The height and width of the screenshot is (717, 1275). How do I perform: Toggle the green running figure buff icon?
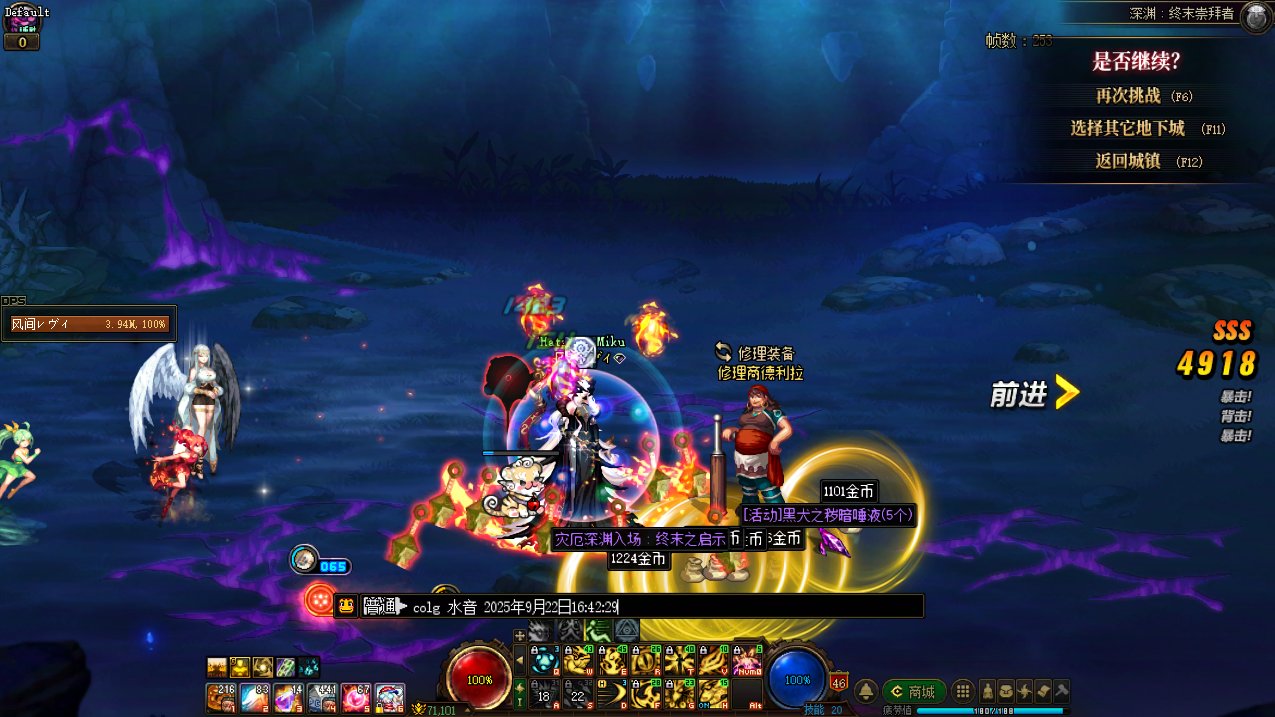pyautogui.click(x=598, y=630)
